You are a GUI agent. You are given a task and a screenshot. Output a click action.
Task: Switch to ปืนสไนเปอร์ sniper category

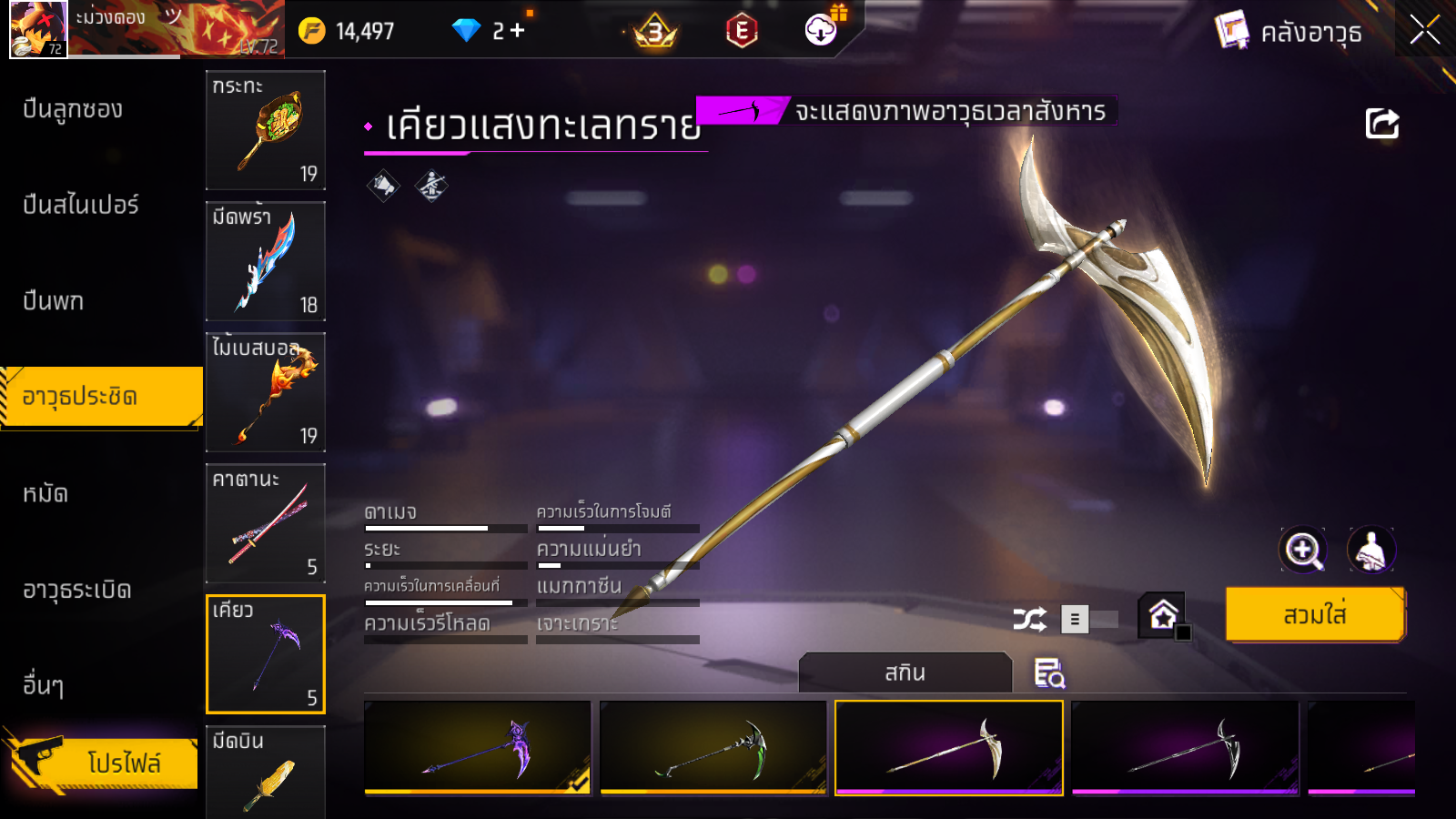pyautogui.click(x=81, y=205)
